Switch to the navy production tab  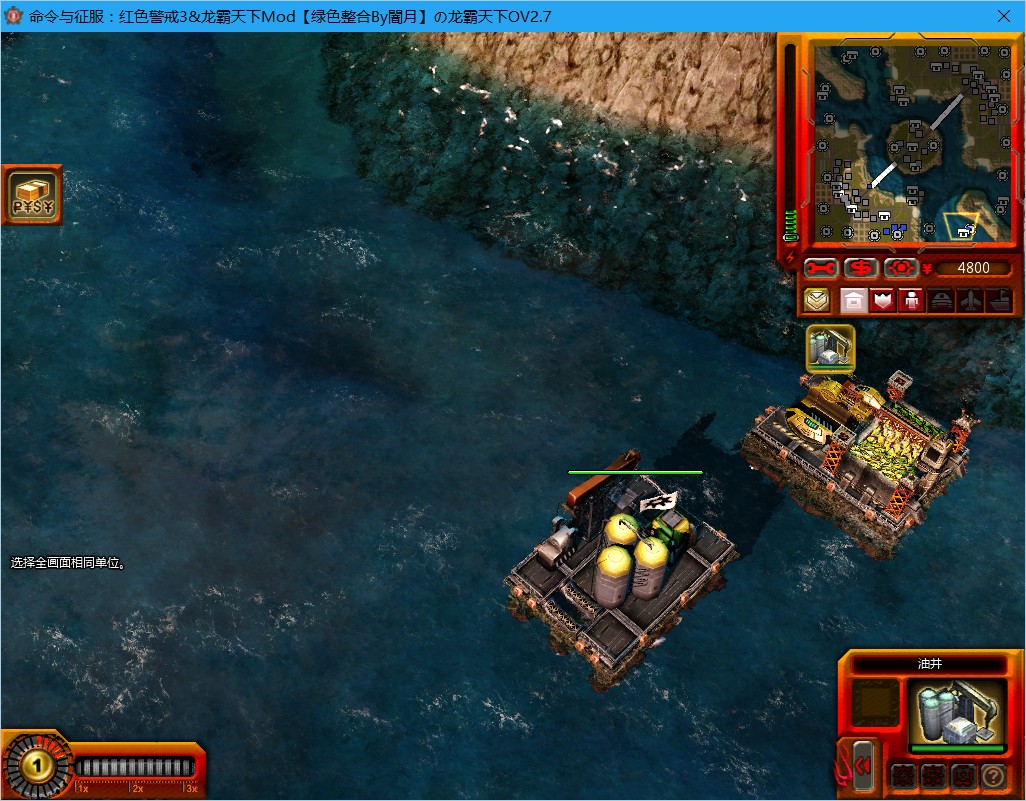tap(999, 300)
